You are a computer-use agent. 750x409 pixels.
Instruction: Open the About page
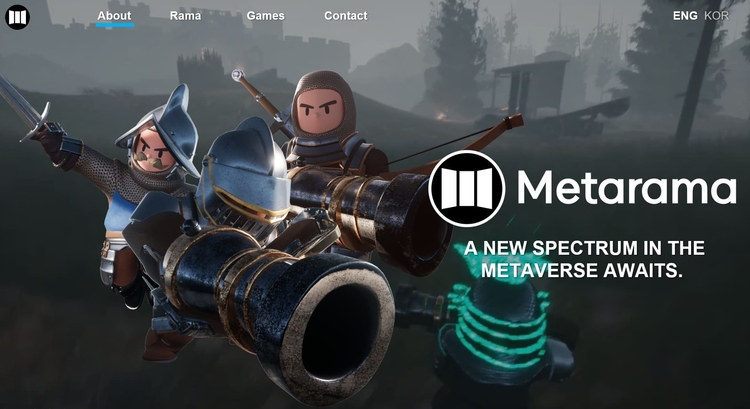coord(114,16)
